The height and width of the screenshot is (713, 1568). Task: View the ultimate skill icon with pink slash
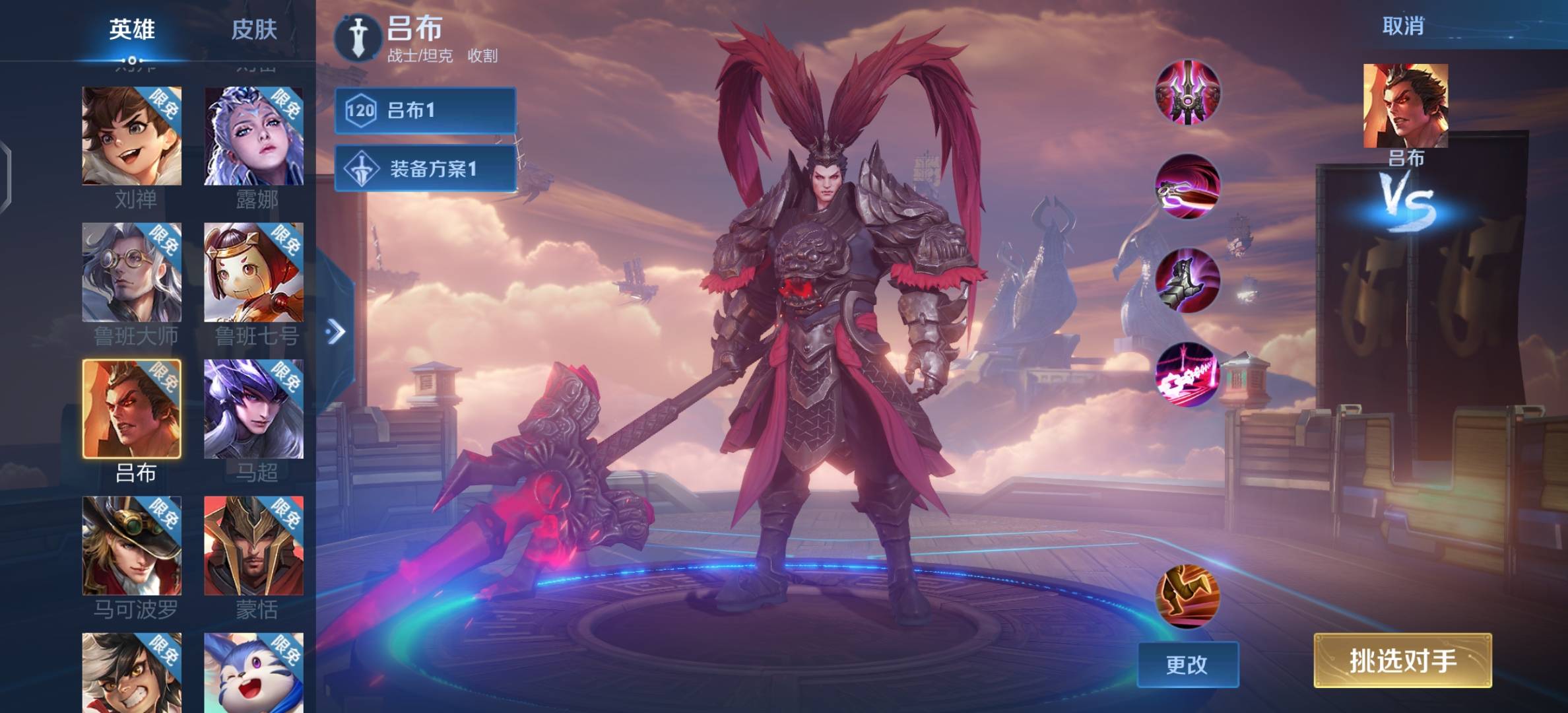pyautogui.click(x=1187, y=374)
